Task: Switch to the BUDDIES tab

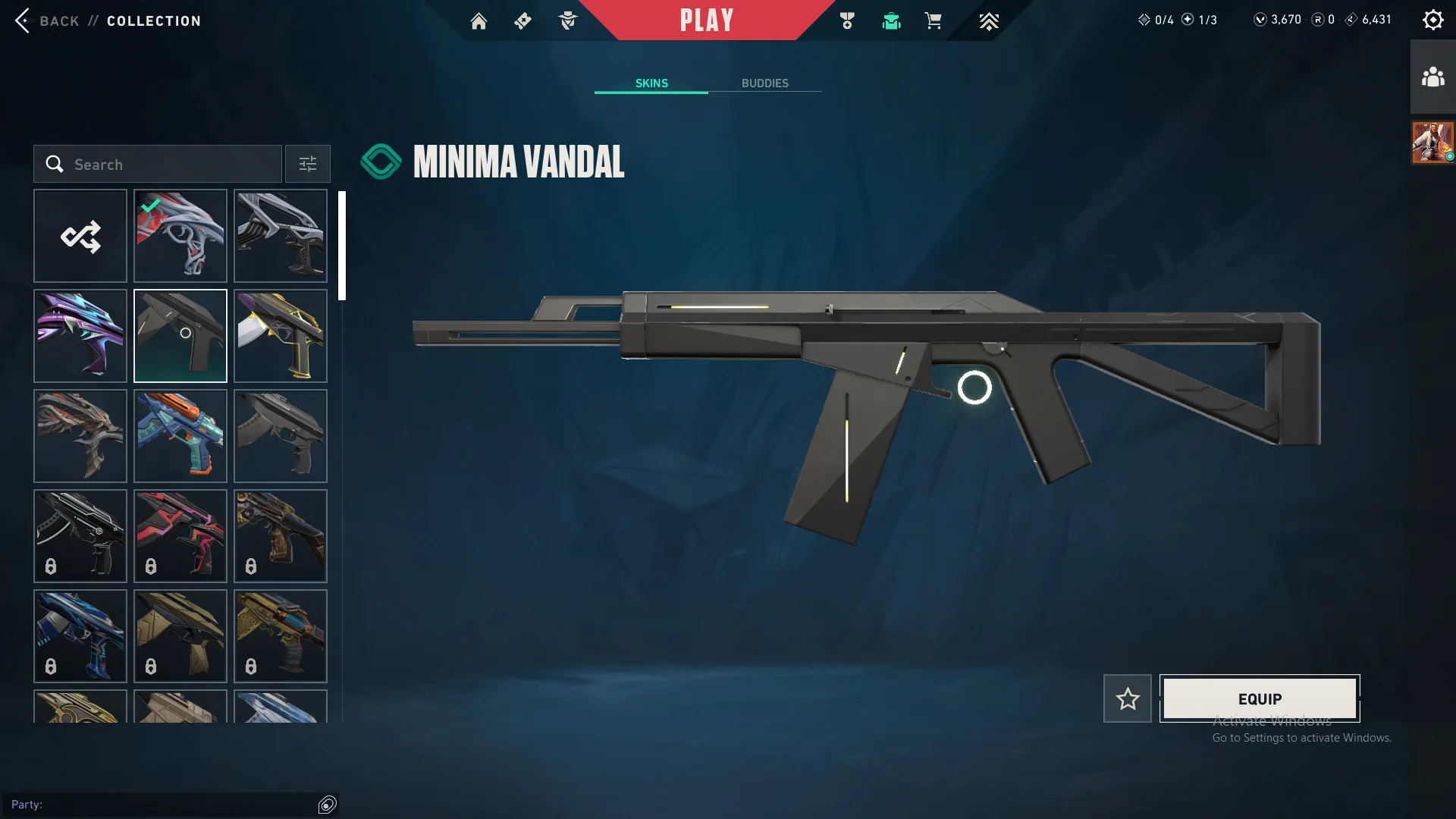Action: click(766, 83)
